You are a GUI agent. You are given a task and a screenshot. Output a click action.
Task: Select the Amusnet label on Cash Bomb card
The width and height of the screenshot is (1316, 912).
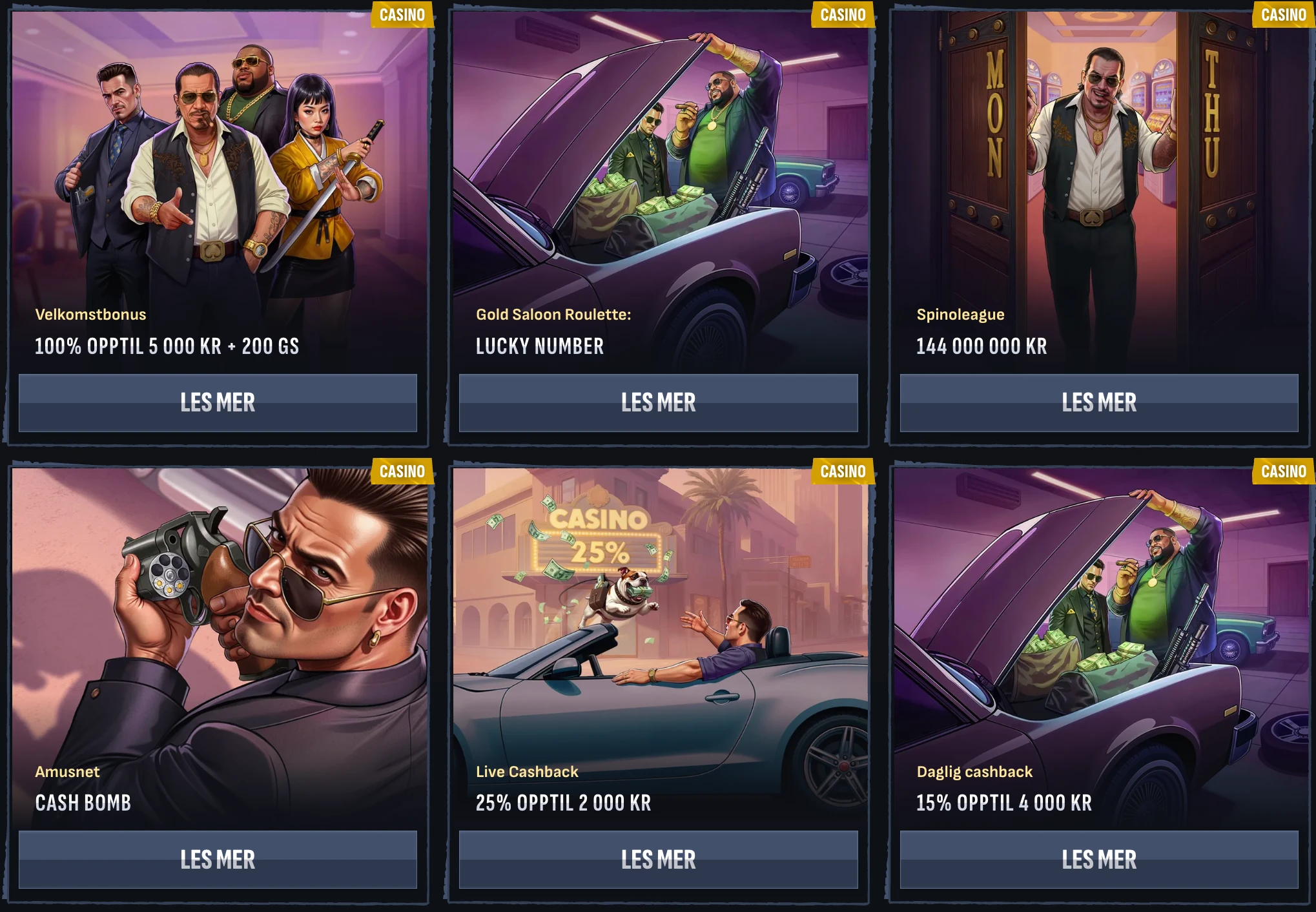(x=67, y=772)
